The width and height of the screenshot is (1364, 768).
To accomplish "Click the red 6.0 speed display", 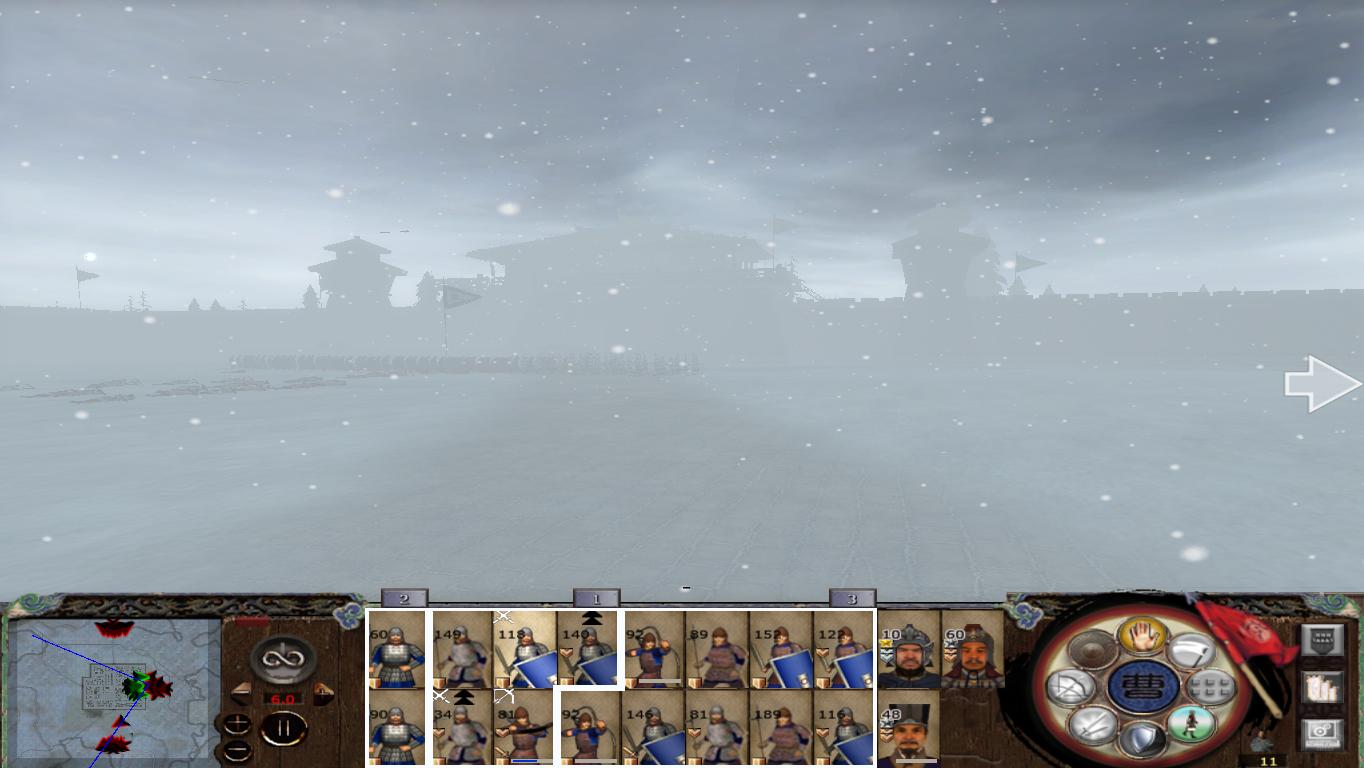I will [x=283, y=698].
